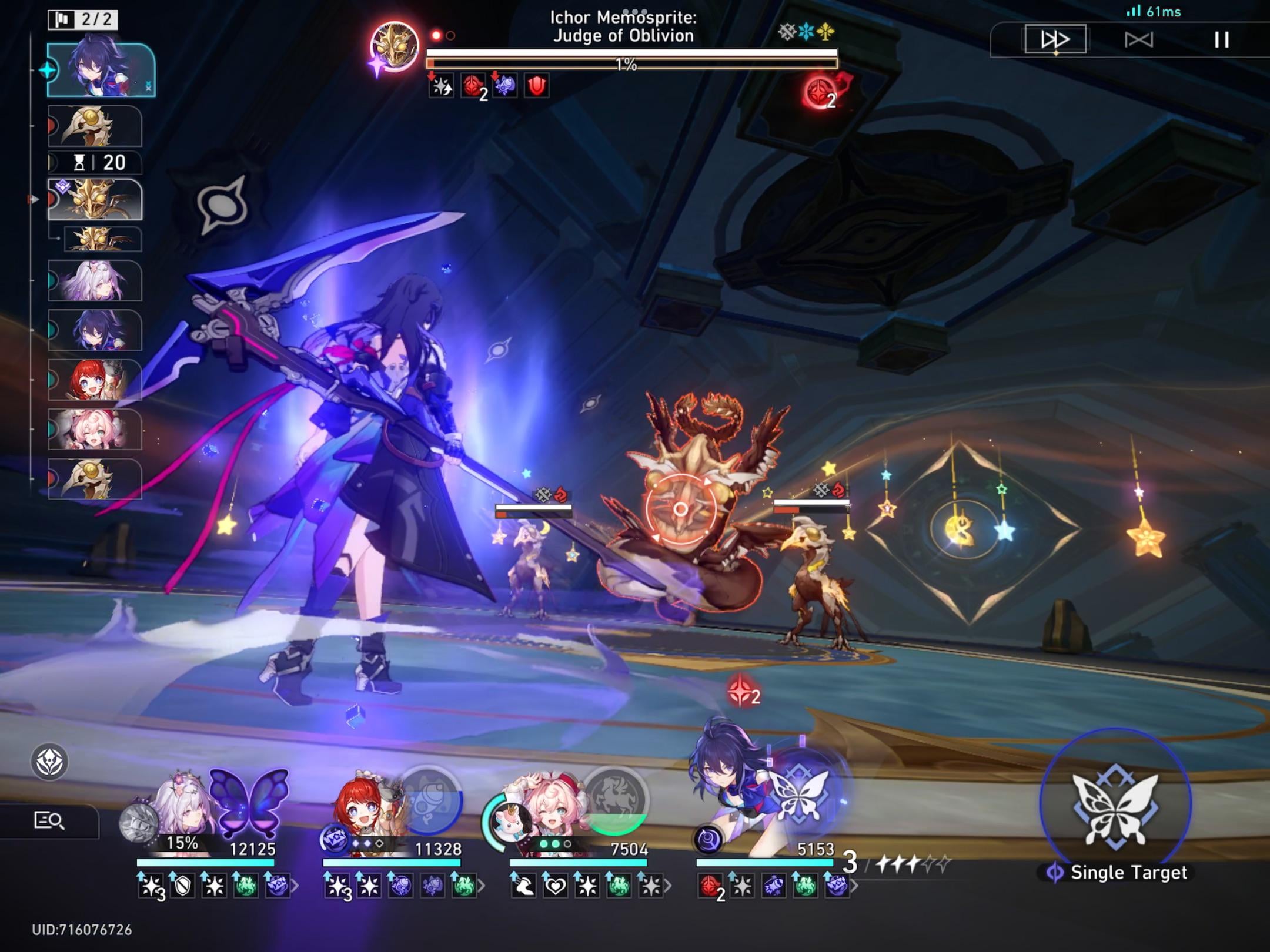
Task: Toggle the double-speed battle button
Action: click(1055, 39)
